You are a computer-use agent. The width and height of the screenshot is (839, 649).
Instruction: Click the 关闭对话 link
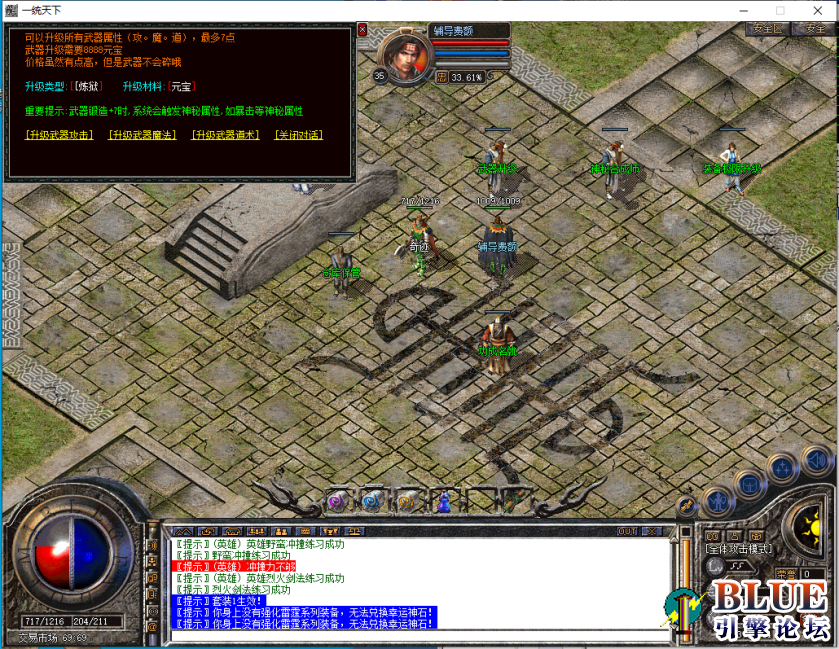pyautogui.click(x=299, y=135)
